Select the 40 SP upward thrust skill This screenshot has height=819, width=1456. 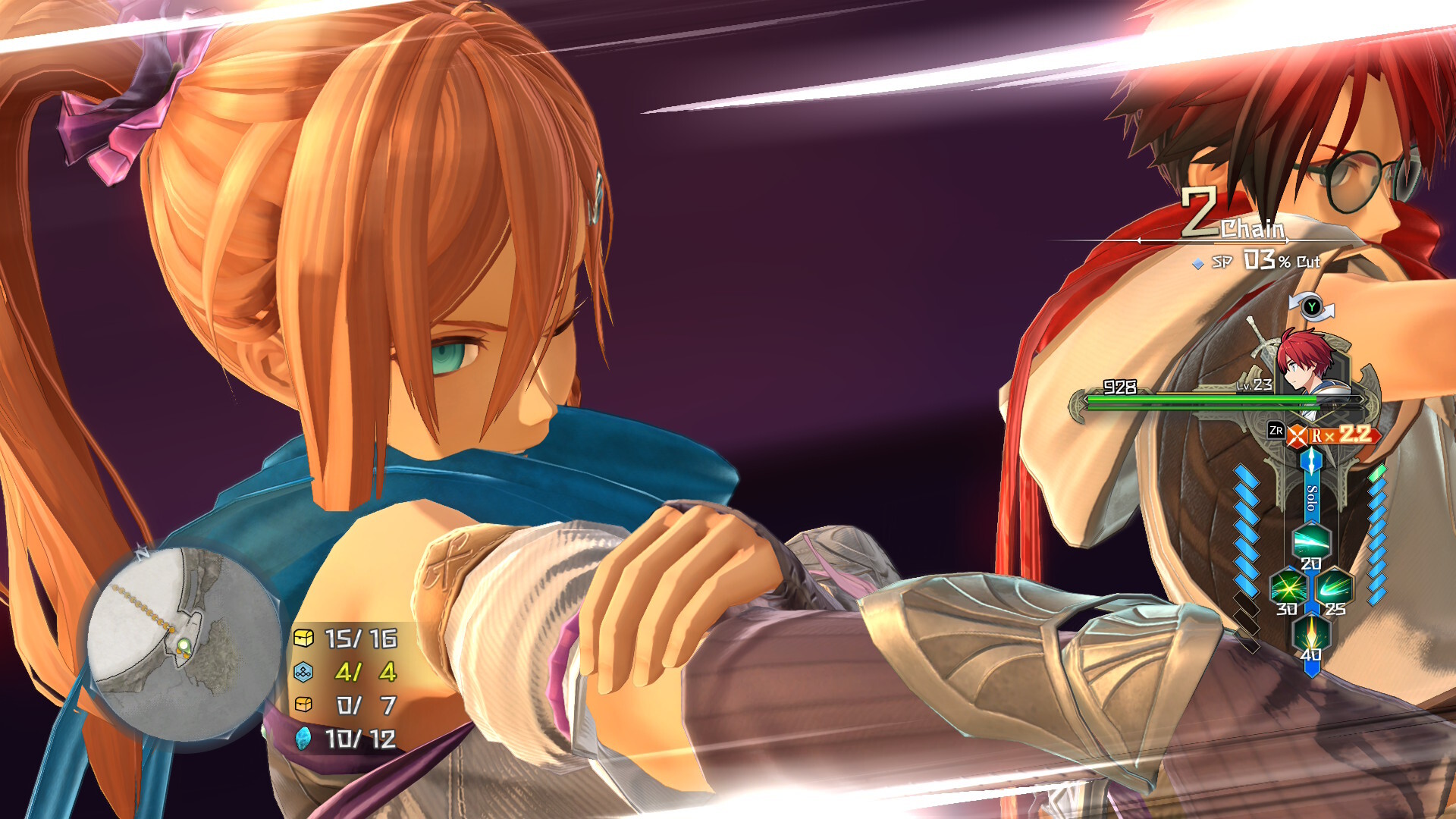tap(1311, 632)
